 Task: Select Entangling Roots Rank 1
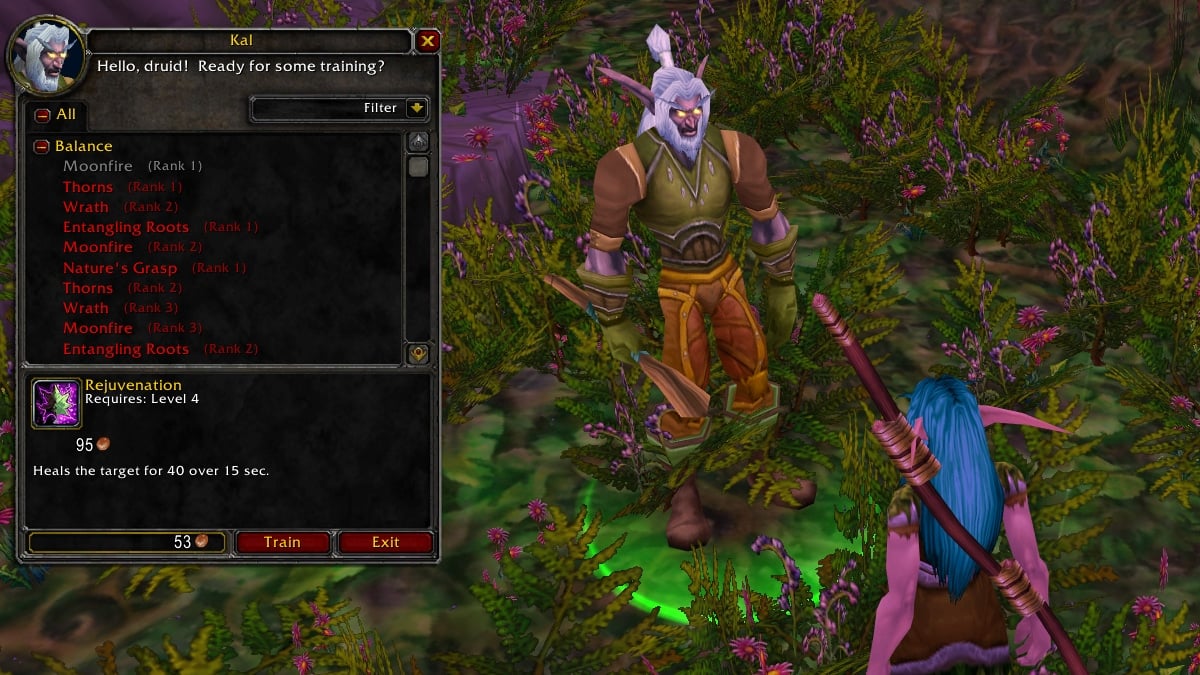(x=126, y=227)
